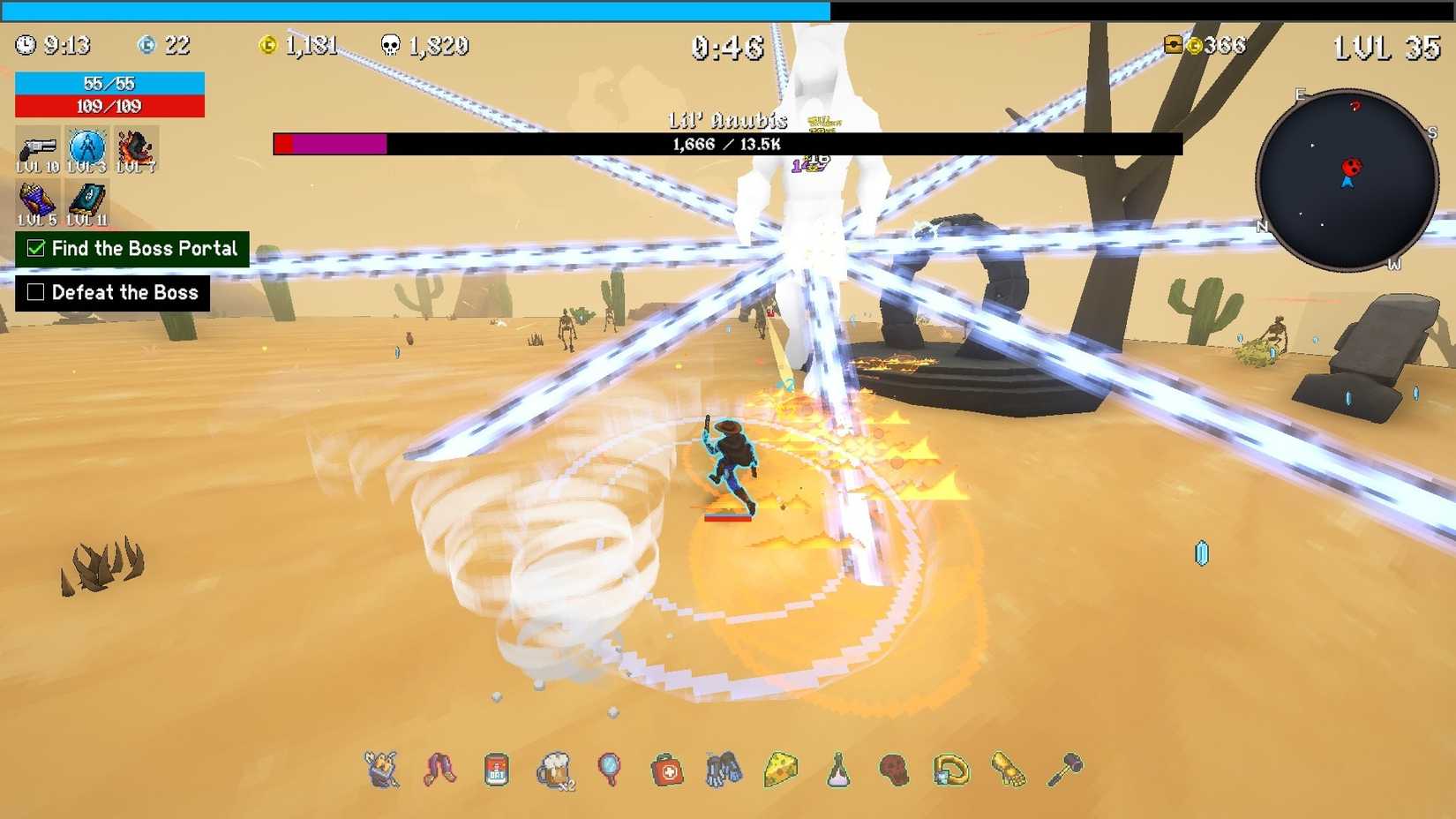Viewport: 1456px width, 819px height.
Task: Uncheck the Find the Boss Portal checkbox
Action: 35,249
